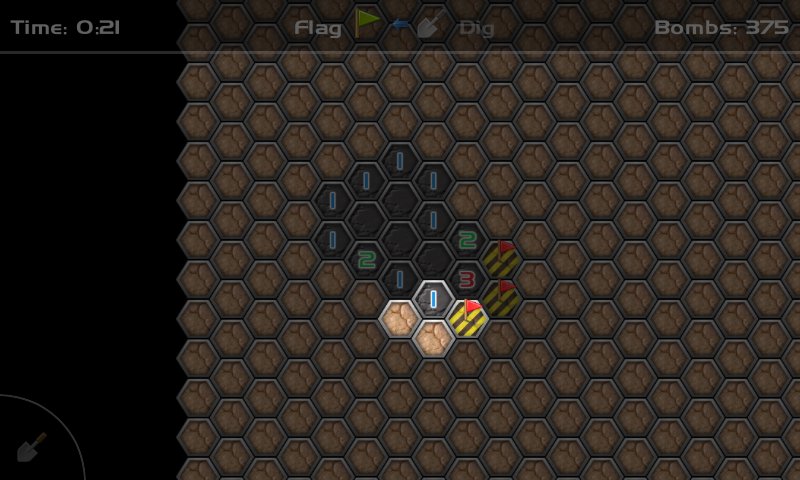Tap the shovel button in the corner arc
This screenshot has height=480, width=800.
[x=31, y=446]
